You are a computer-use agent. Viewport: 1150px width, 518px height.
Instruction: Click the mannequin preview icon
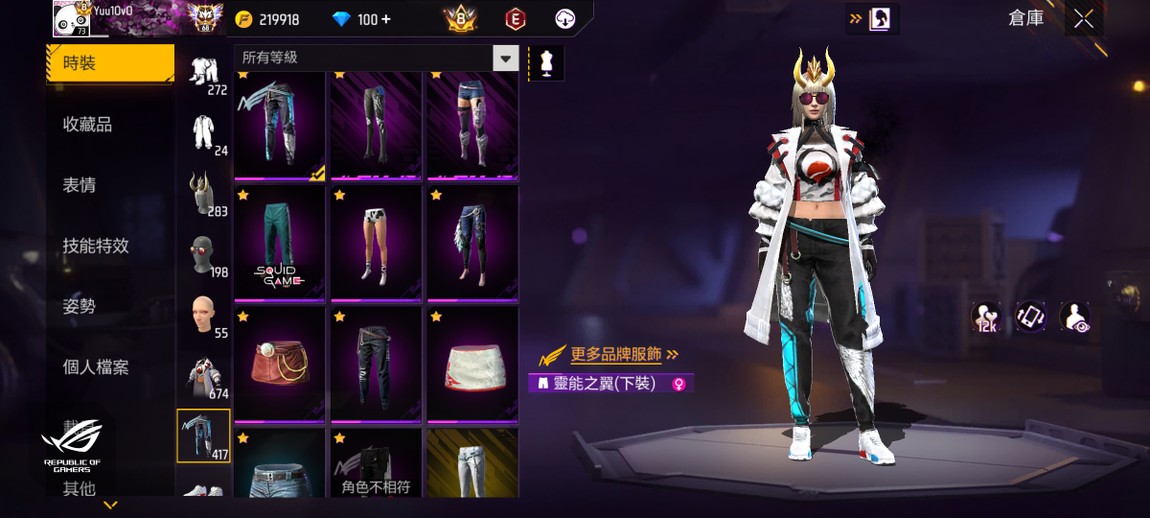point(546,62)
